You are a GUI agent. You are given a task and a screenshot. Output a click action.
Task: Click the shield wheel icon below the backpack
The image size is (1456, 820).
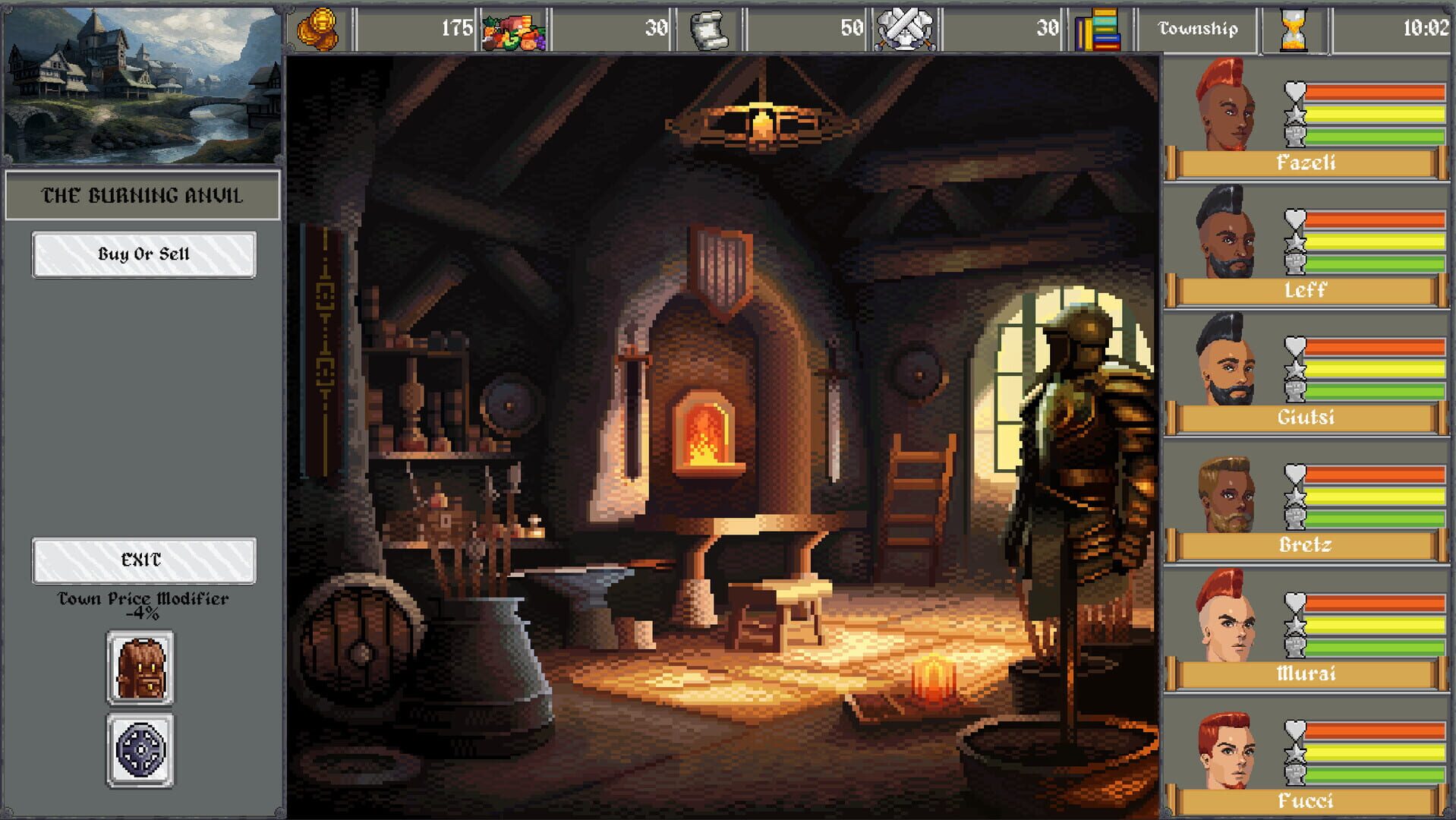[140, 748]
